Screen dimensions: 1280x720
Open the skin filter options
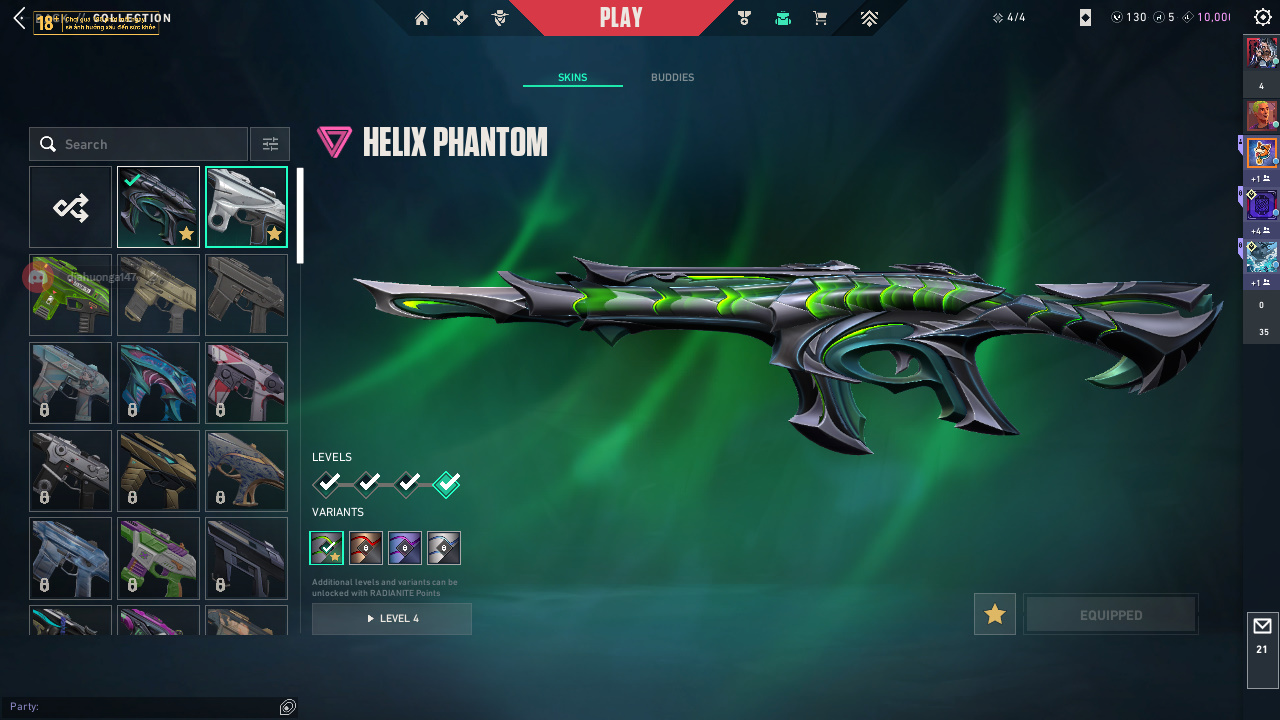click(x=270, y=144)
